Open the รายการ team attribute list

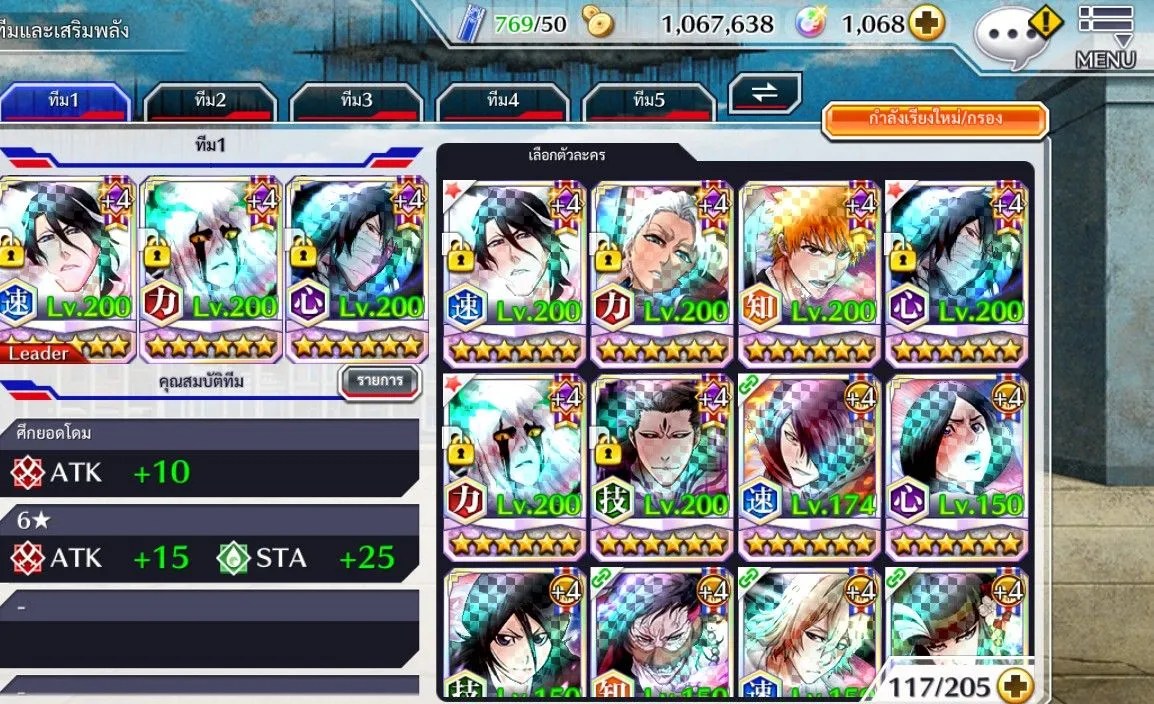[x=378, y=381]
